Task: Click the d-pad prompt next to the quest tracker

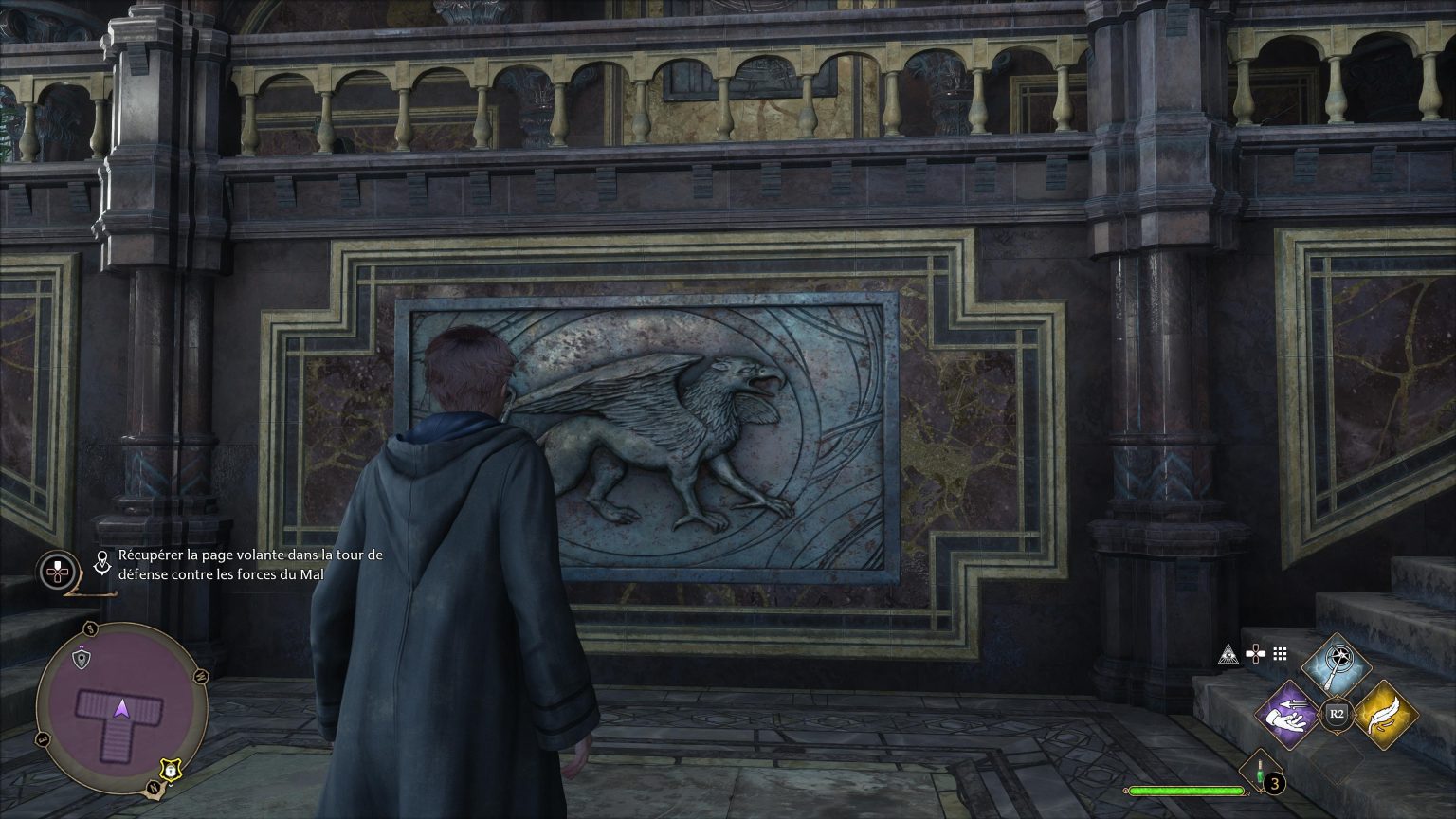Action: (x=57, y=570)
